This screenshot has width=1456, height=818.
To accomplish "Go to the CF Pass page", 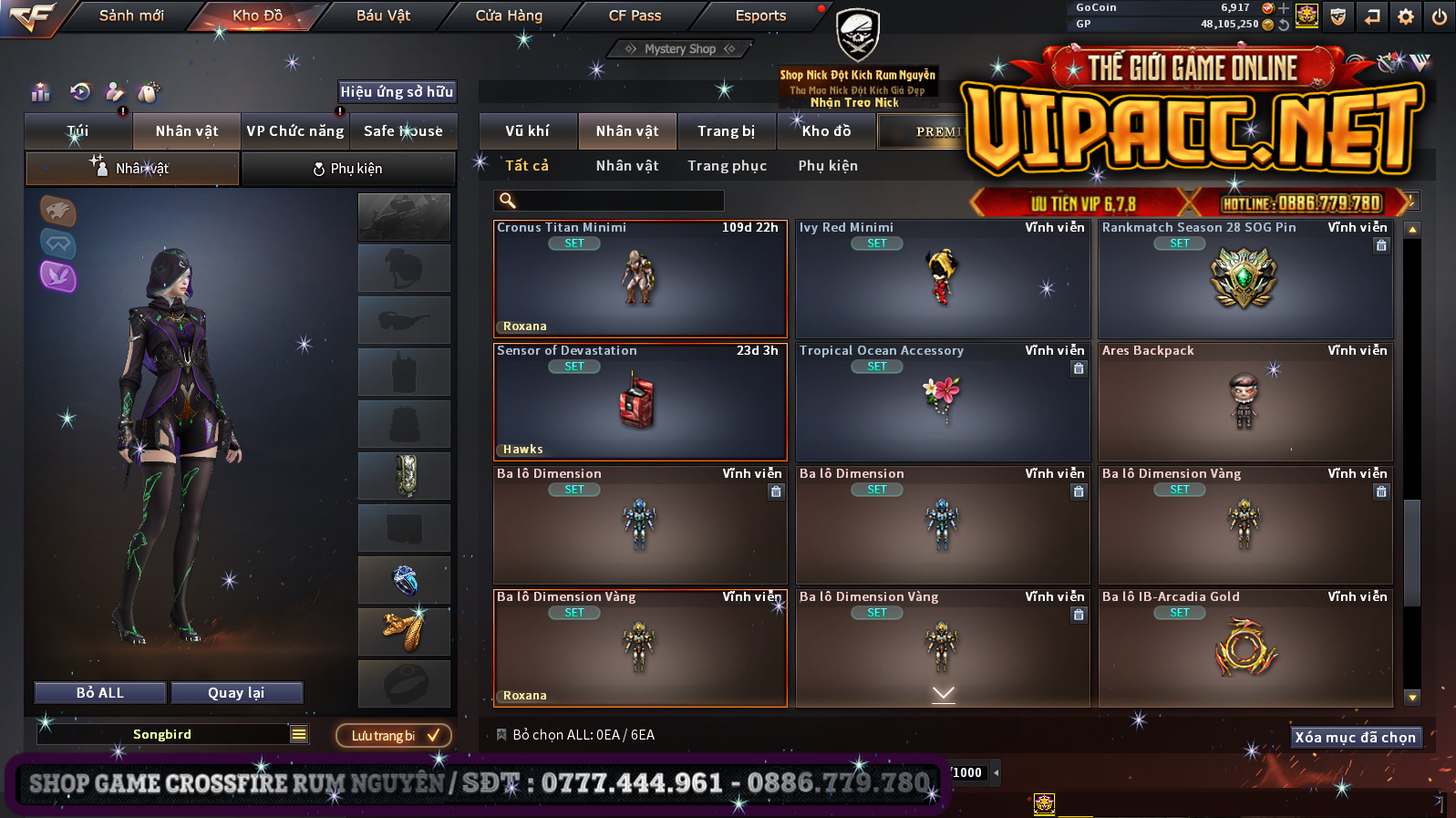I will point(635,16).
